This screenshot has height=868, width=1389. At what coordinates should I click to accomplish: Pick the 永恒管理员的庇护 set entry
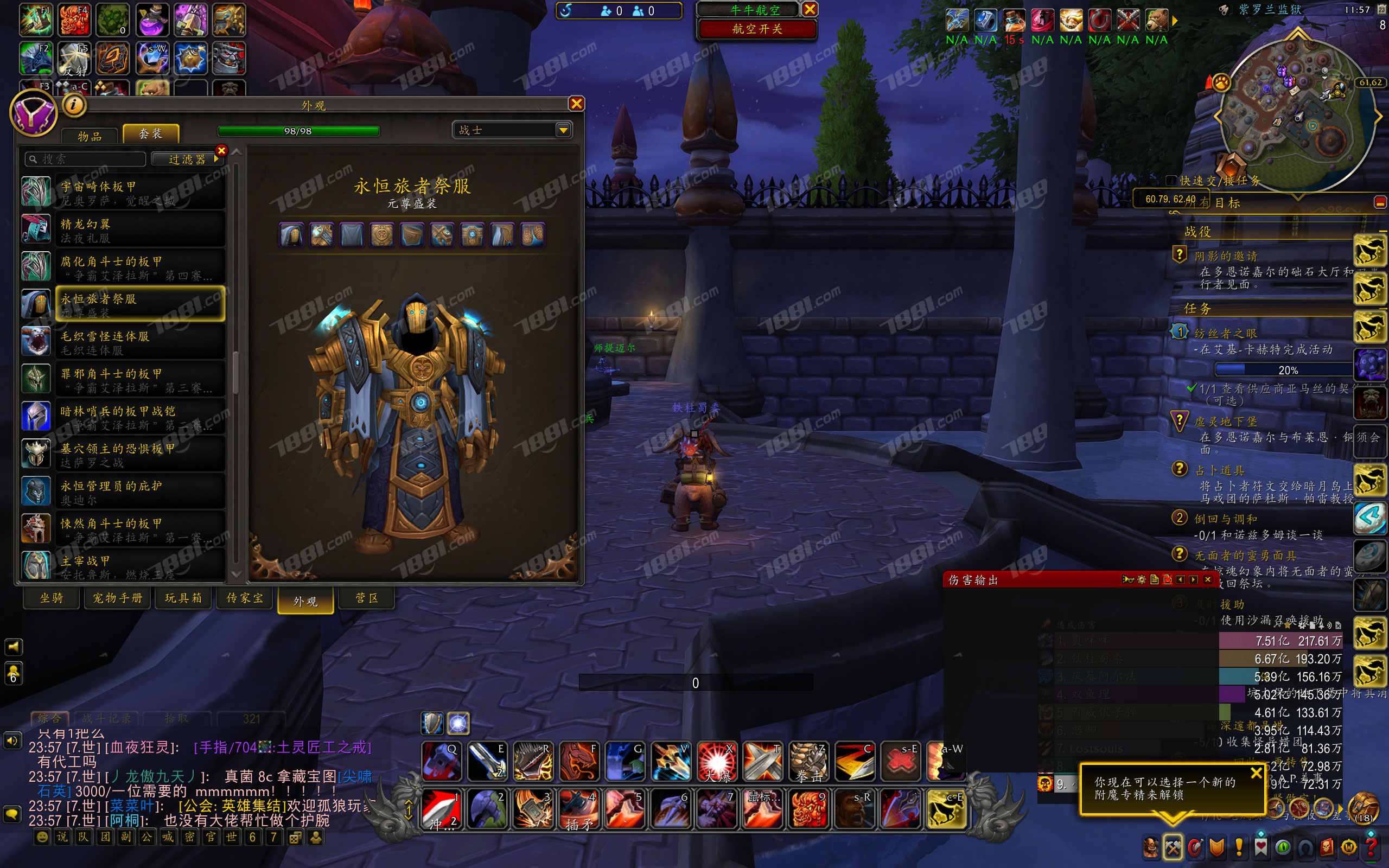click(139, 492)
